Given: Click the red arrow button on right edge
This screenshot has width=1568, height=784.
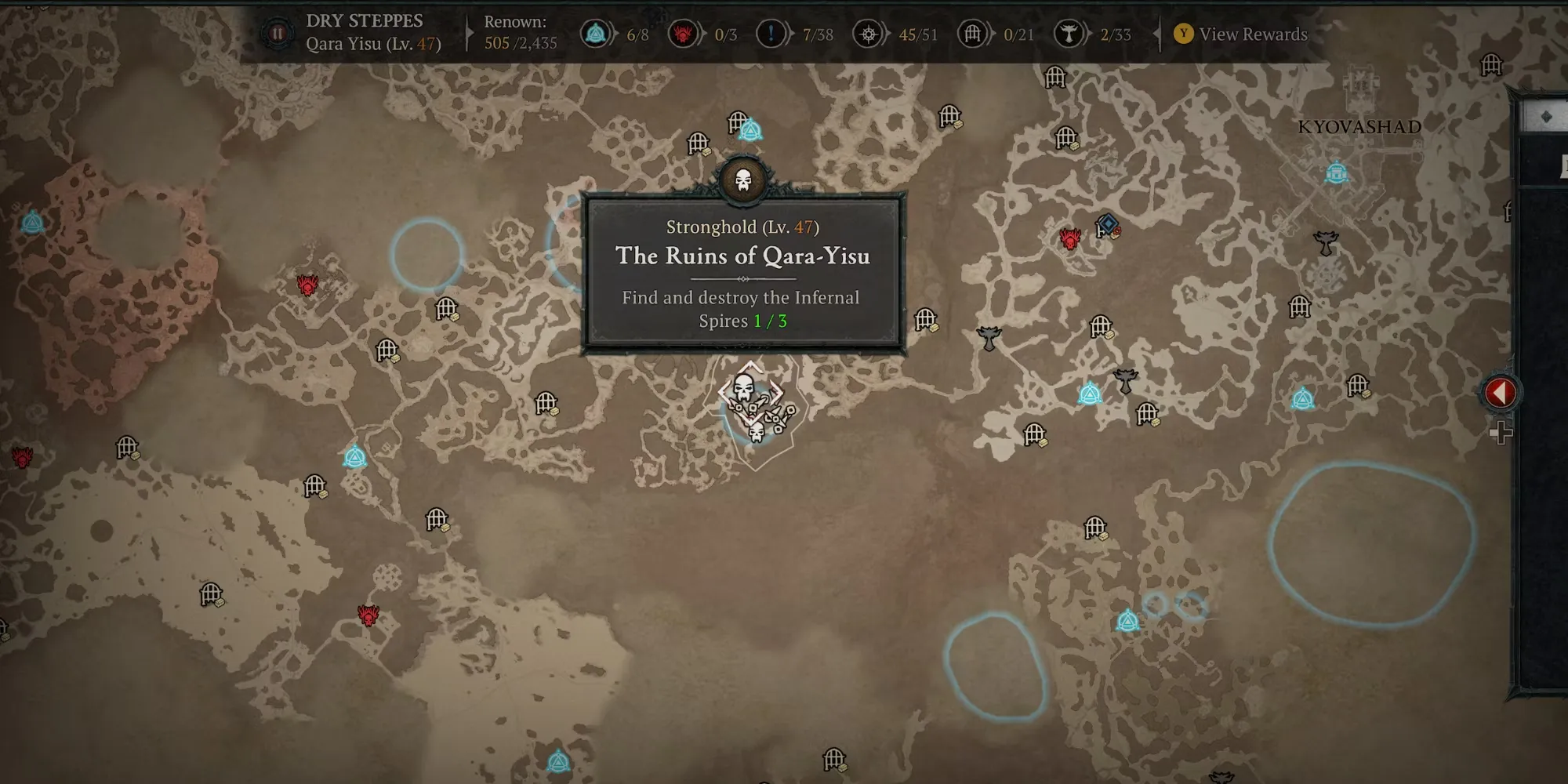Looking at the screenshot, I should tap(1500, 392).
